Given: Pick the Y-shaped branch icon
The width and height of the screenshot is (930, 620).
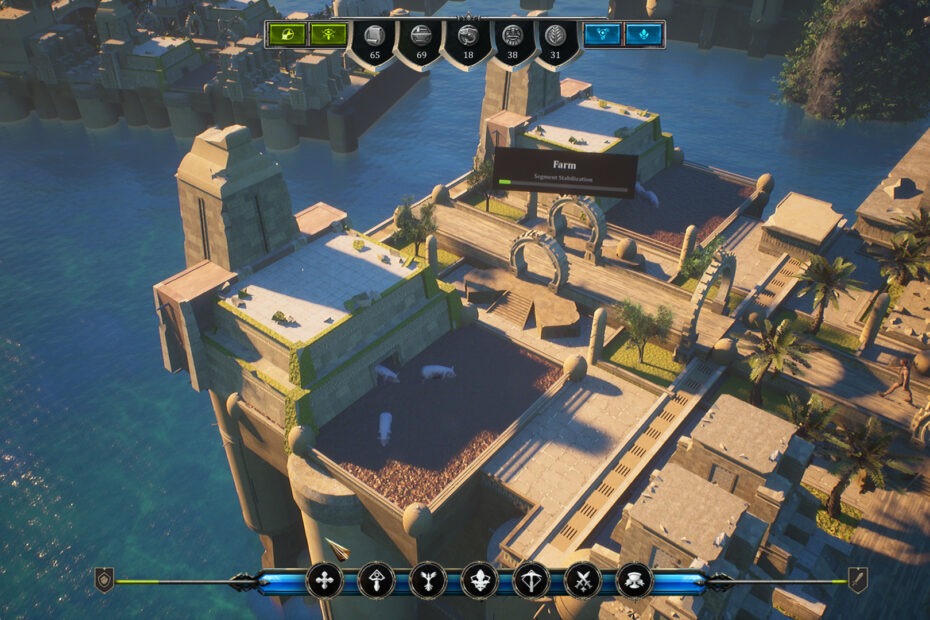Looking at the screenshot, I should pyautogui.click(x=427, y=580).
